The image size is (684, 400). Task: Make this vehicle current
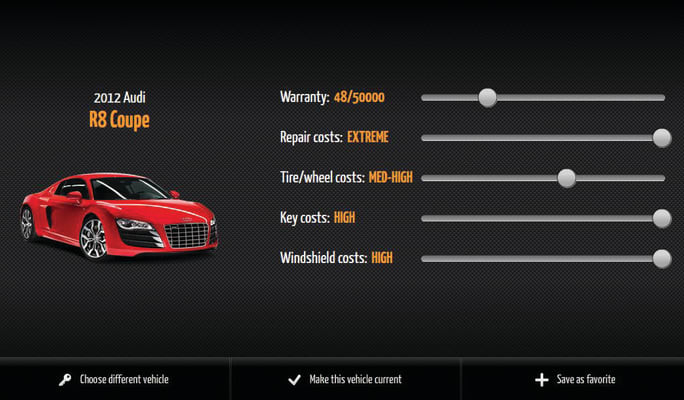pos(345,380)
